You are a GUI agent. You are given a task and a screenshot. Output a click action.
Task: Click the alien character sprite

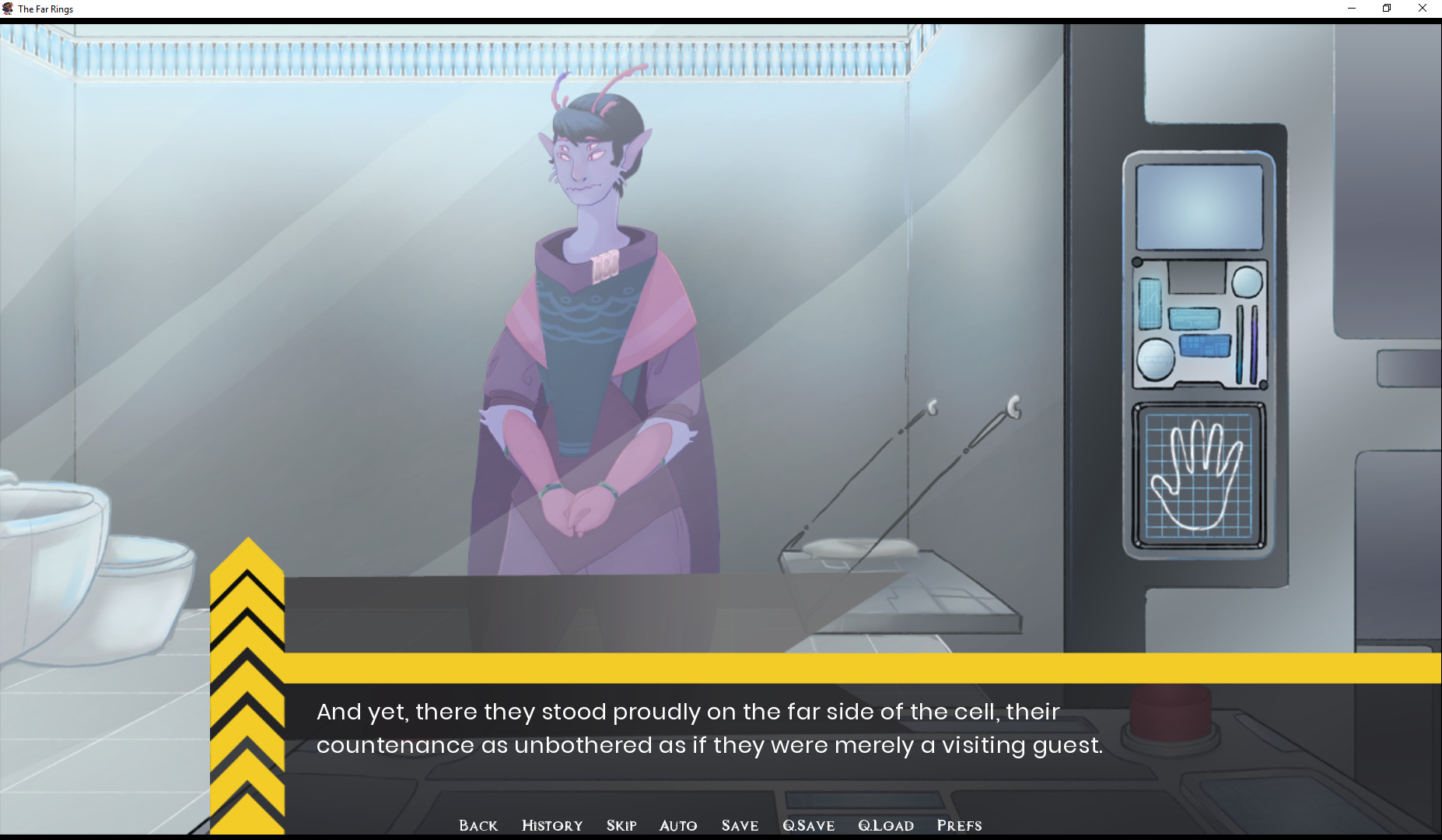pyautogui.click(x=591, y=311)
